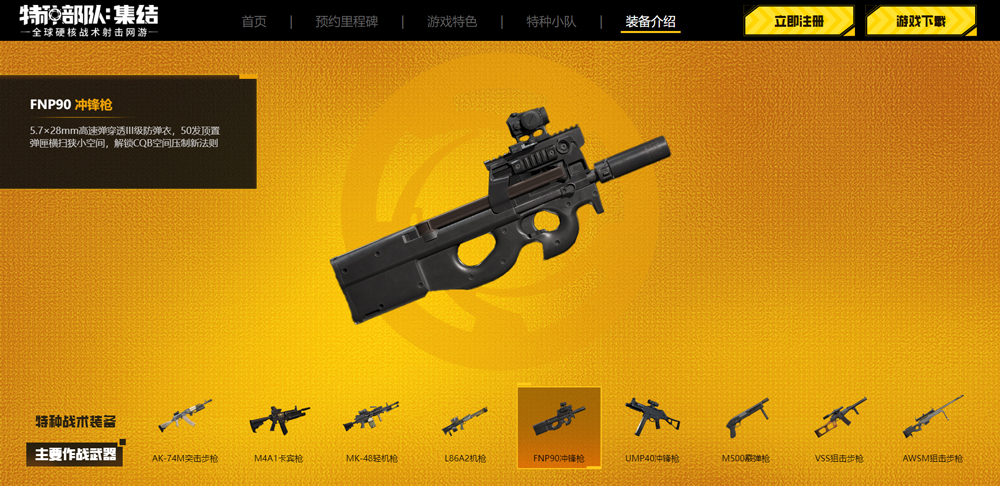Open the 游戏特色 features page
This screenshot has height=486, width=1000.
[452, 22]
